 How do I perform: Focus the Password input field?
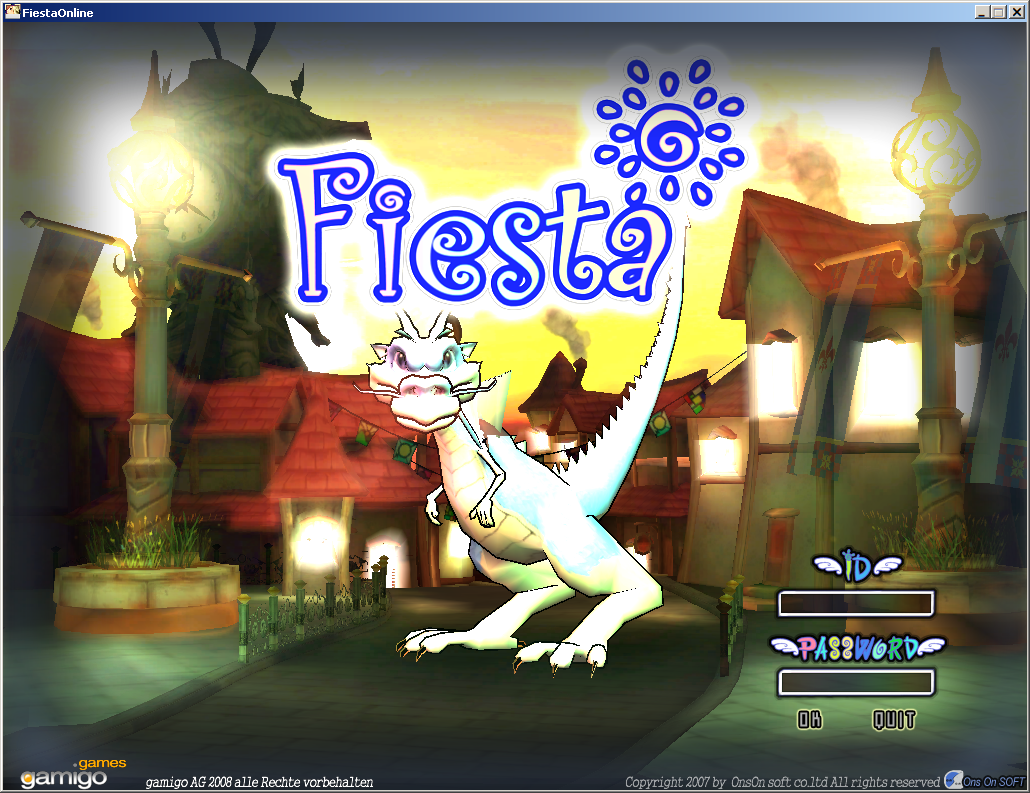[855, 682]
